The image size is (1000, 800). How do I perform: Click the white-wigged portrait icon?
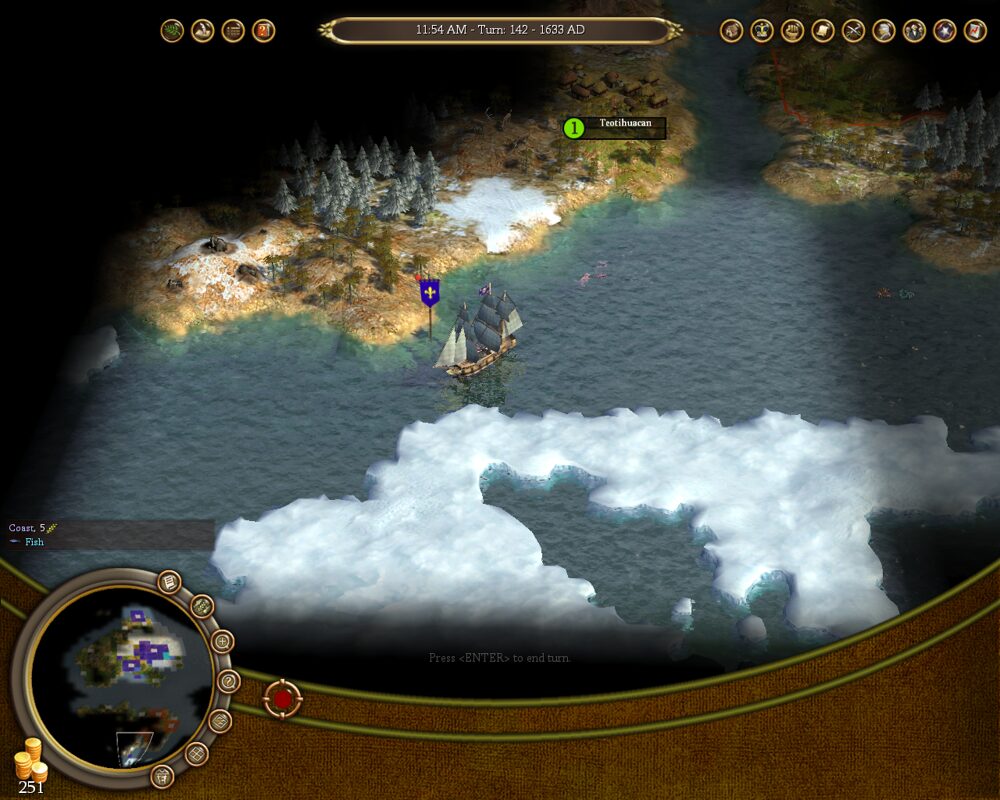pyautogui.click(x=884, y=31)
